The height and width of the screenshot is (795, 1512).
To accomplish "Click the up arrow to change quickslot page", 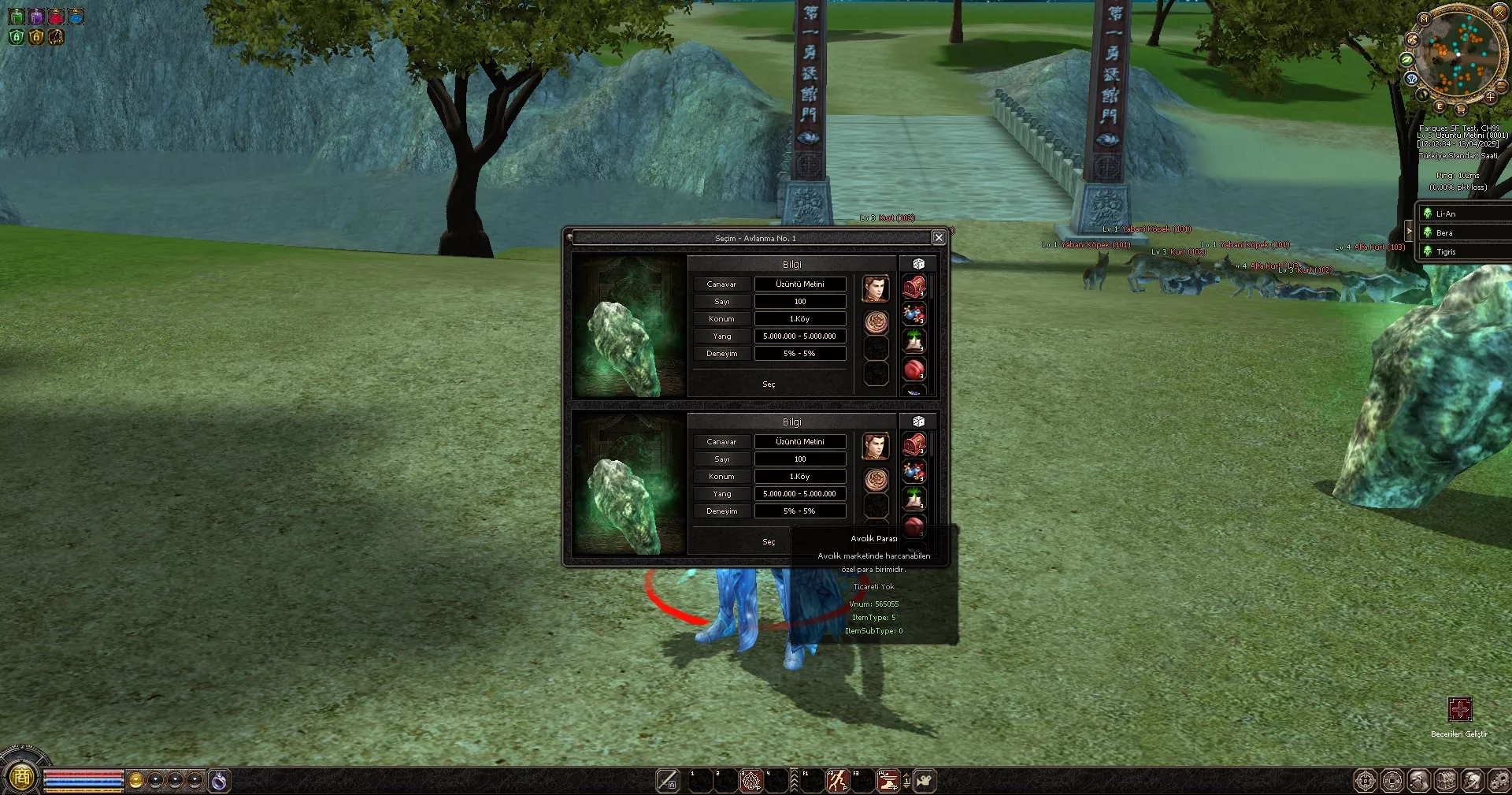I will (907, 775).
